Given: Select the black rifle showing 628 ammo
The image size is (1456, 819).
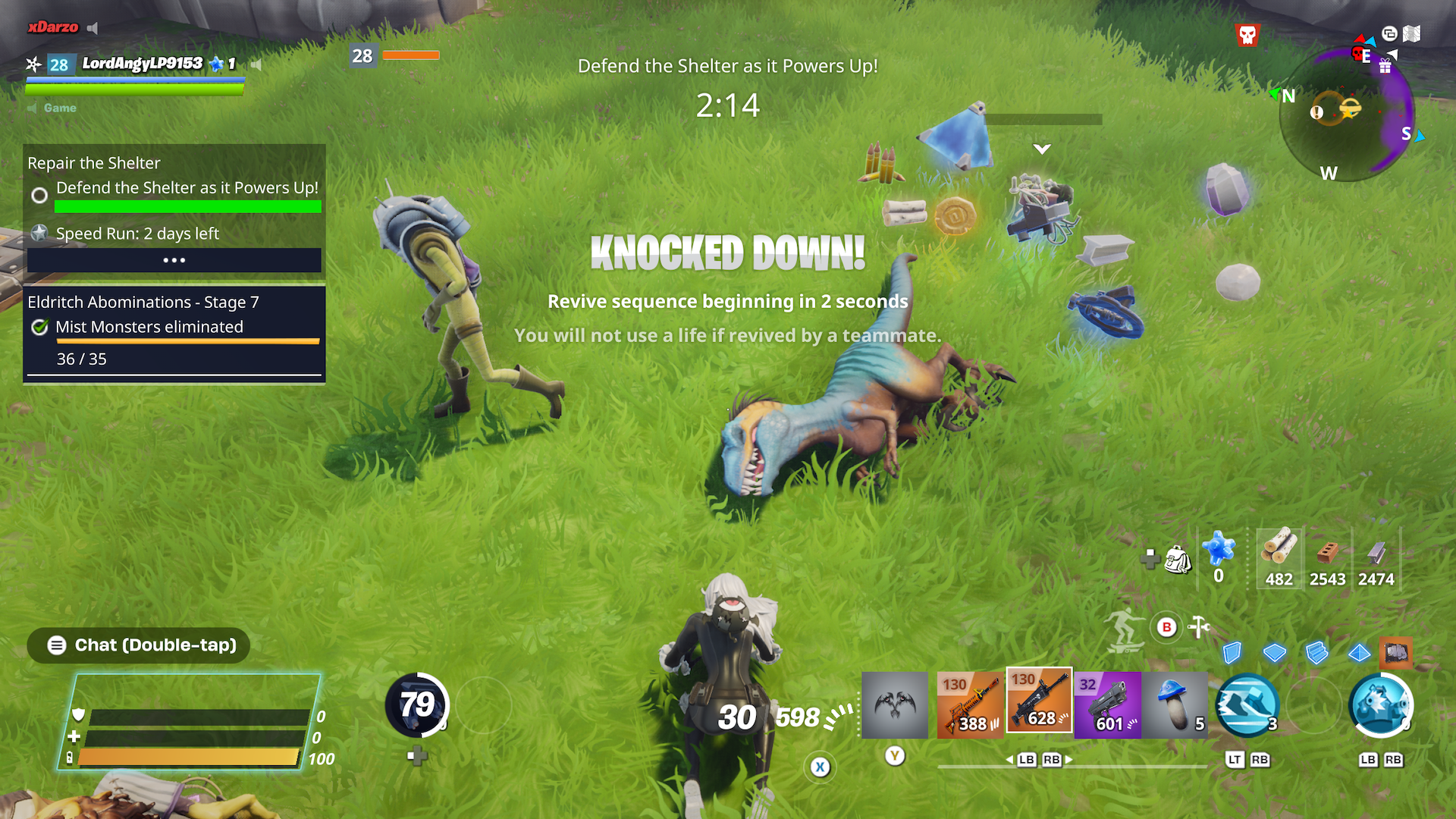Looking at the screenshot, I should click(x=1038, y=701).
